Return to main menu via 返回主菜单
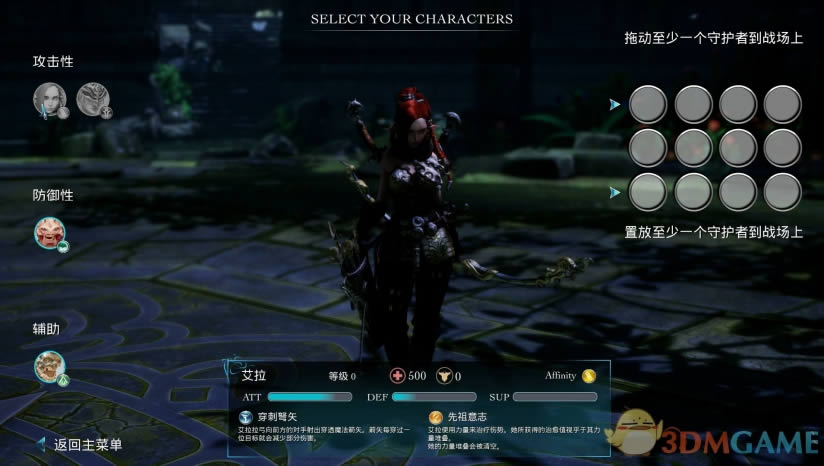This screenshot has width=824, height=466. click(87, 445)
